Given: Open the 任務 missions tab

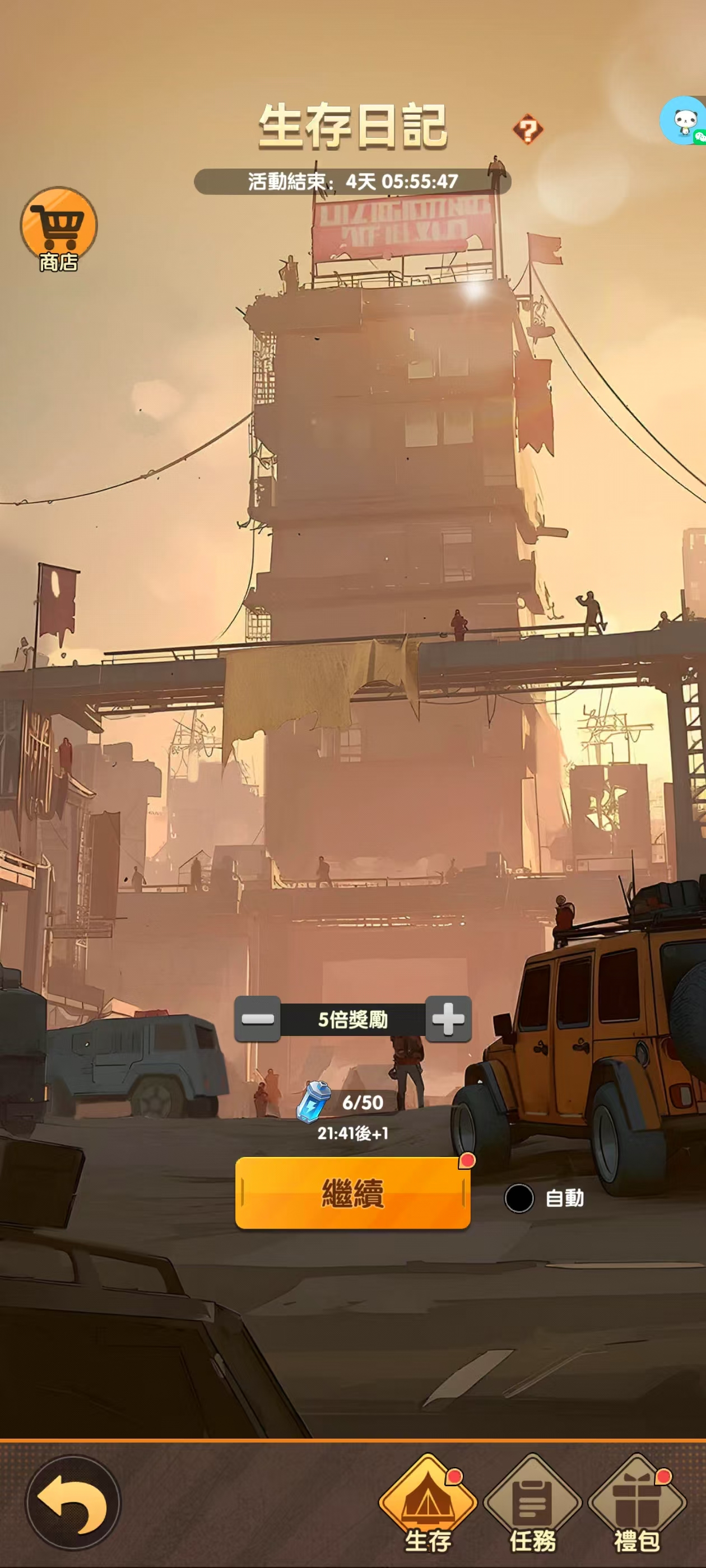Looking at the screenshot, I should [532, 1503].
